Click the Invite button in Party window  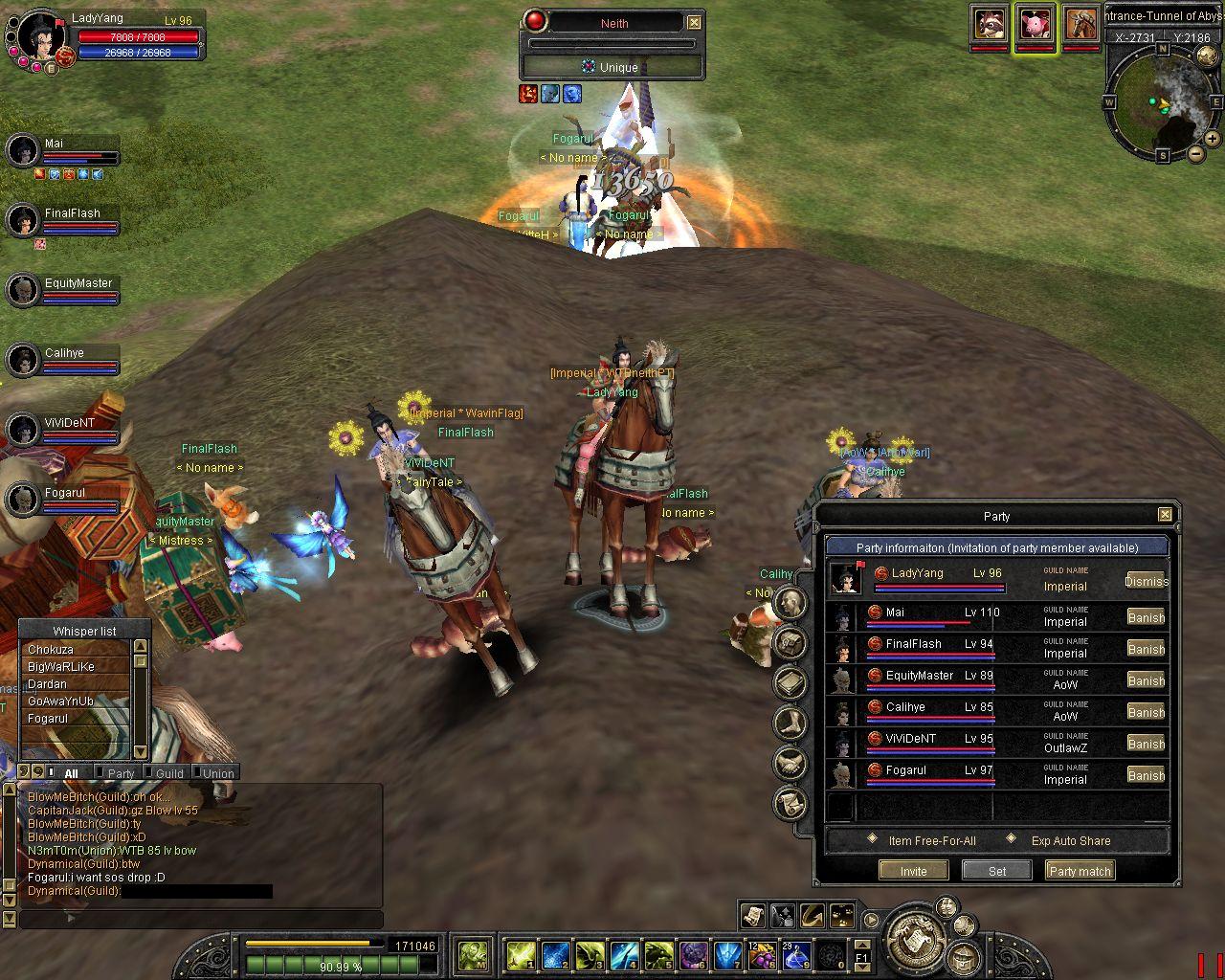coord(913,871)
